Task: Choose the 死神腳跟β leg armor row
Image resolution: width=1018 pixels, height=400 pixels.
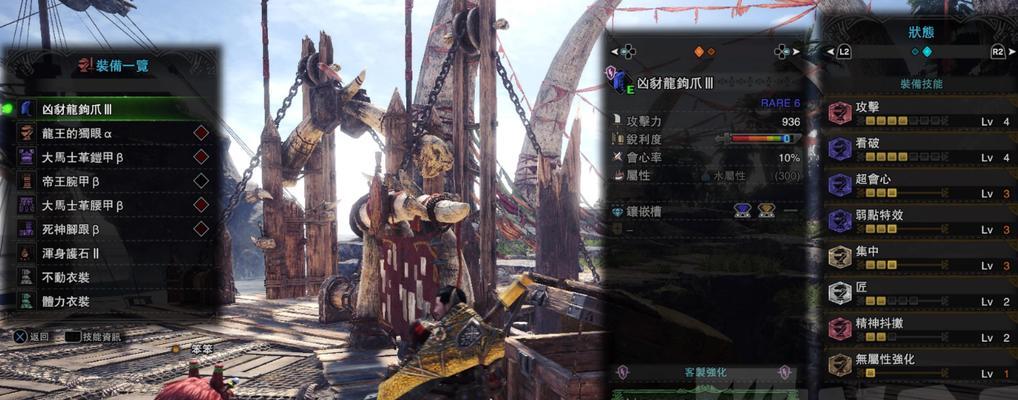Action: click(x=110, y=229)
